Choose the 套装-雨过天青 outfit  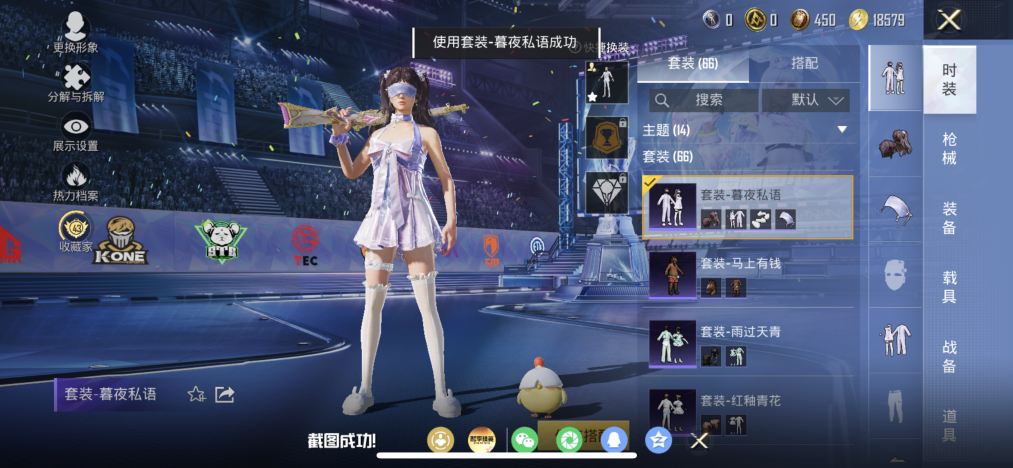(747, 344)
